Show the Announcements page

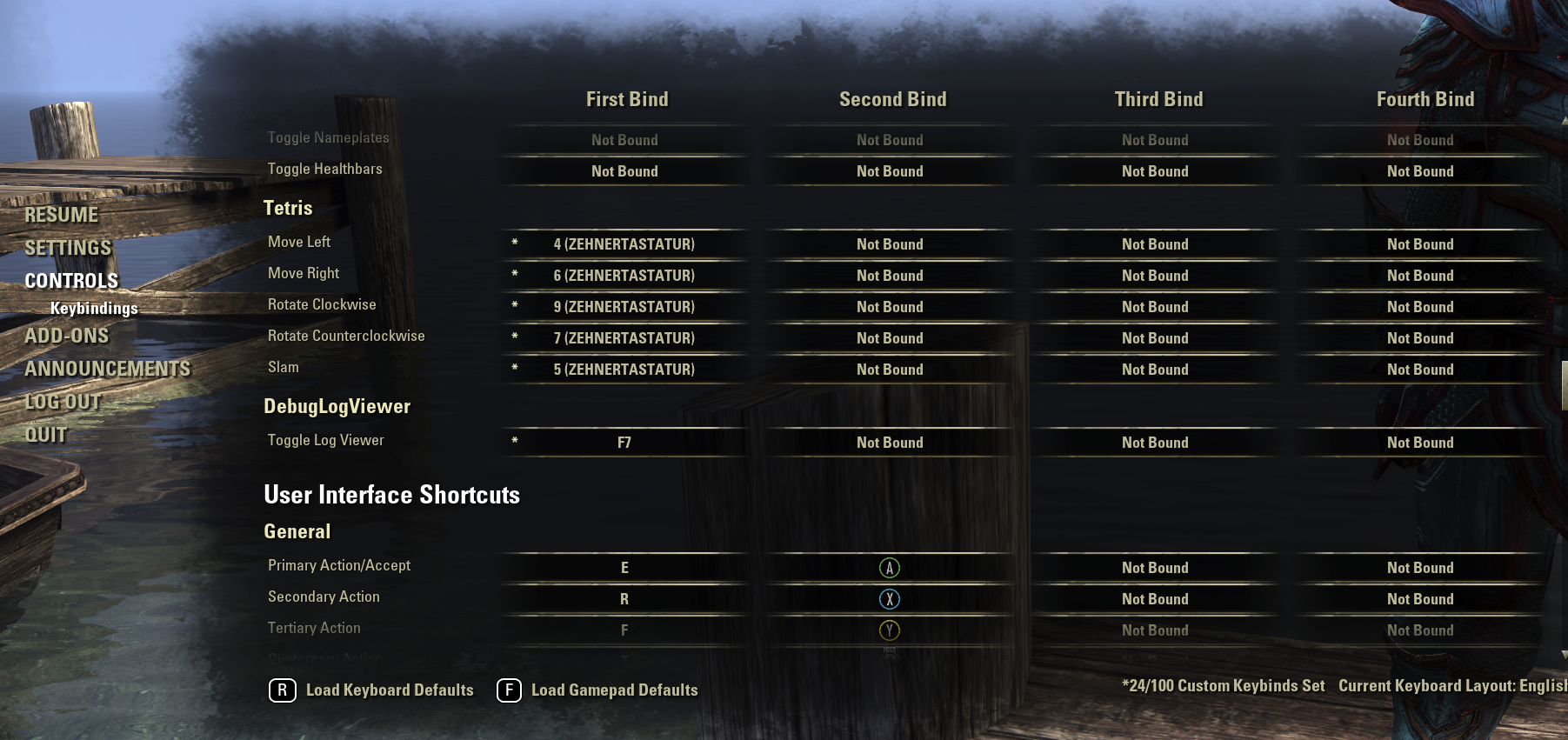[x=108, y=369]
